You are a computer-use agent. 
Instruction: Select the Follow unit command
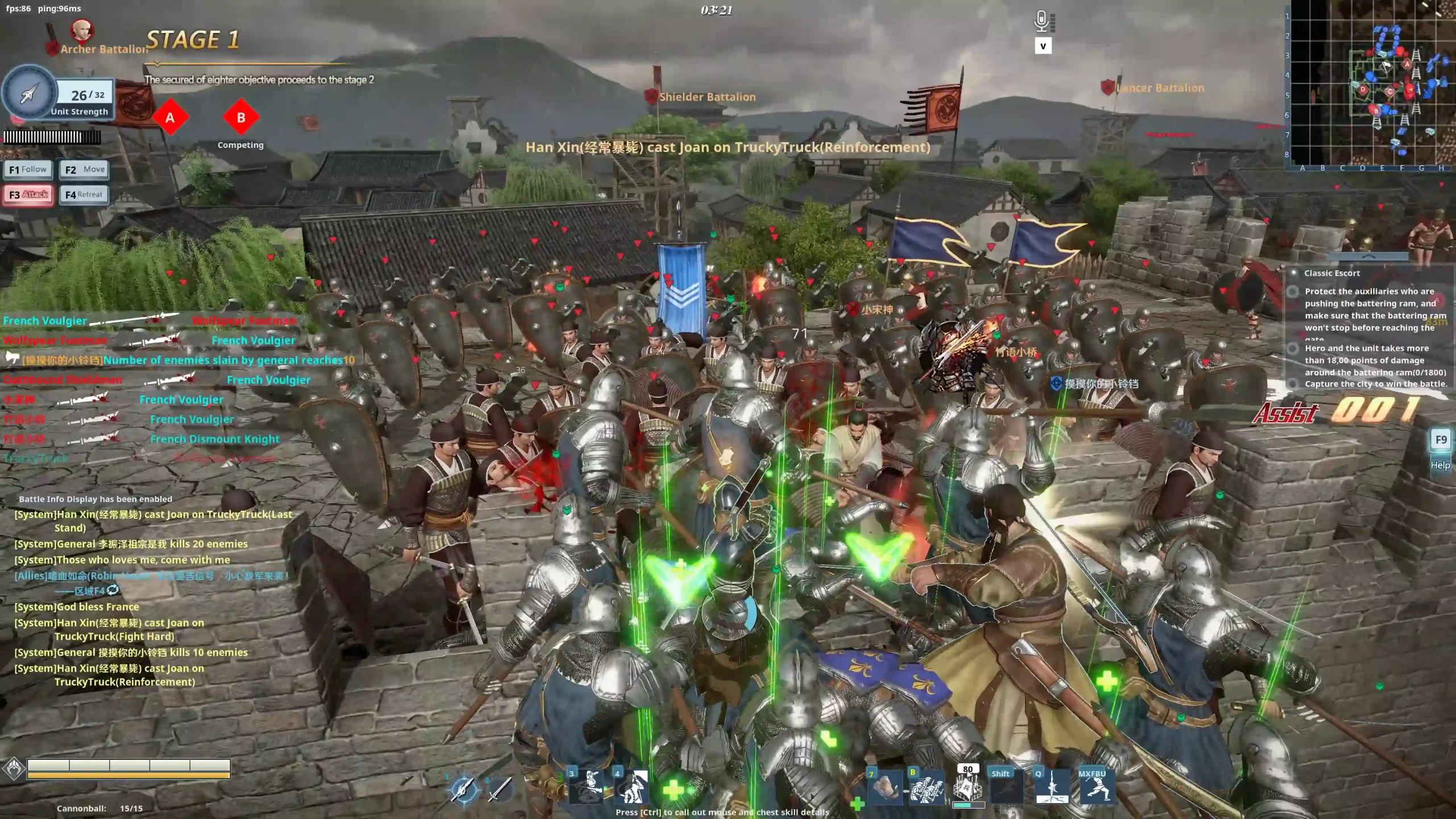[28, 169]
